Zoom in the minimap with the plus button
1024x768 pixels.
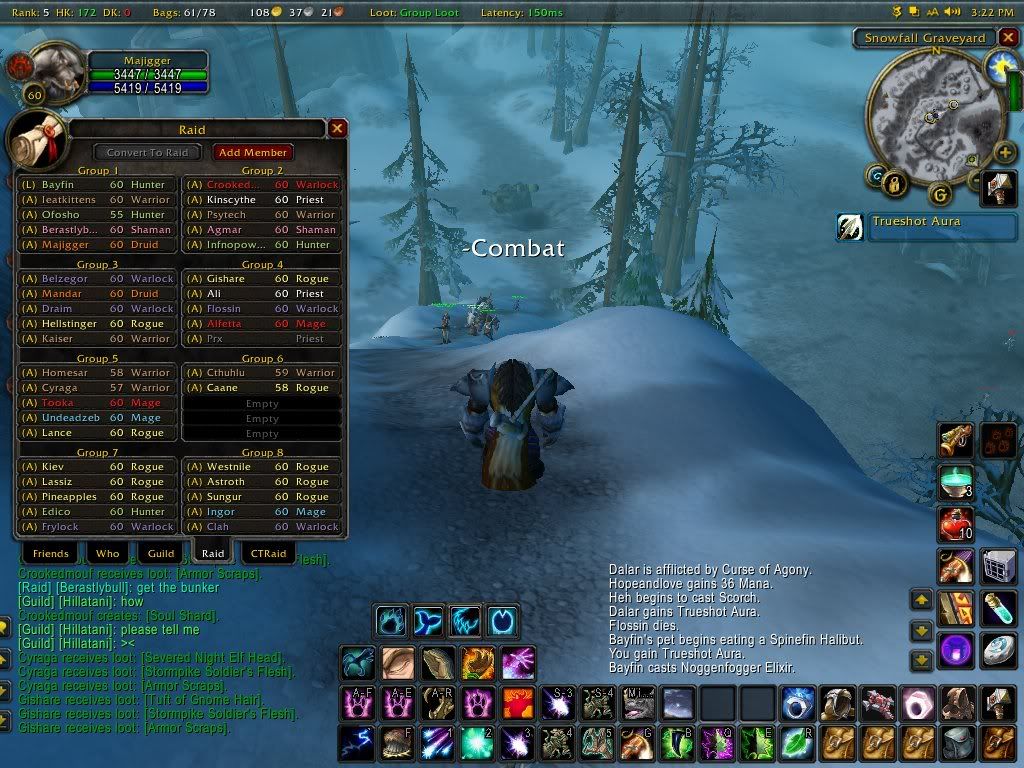pyautogui.click(x=1005, y=152)
